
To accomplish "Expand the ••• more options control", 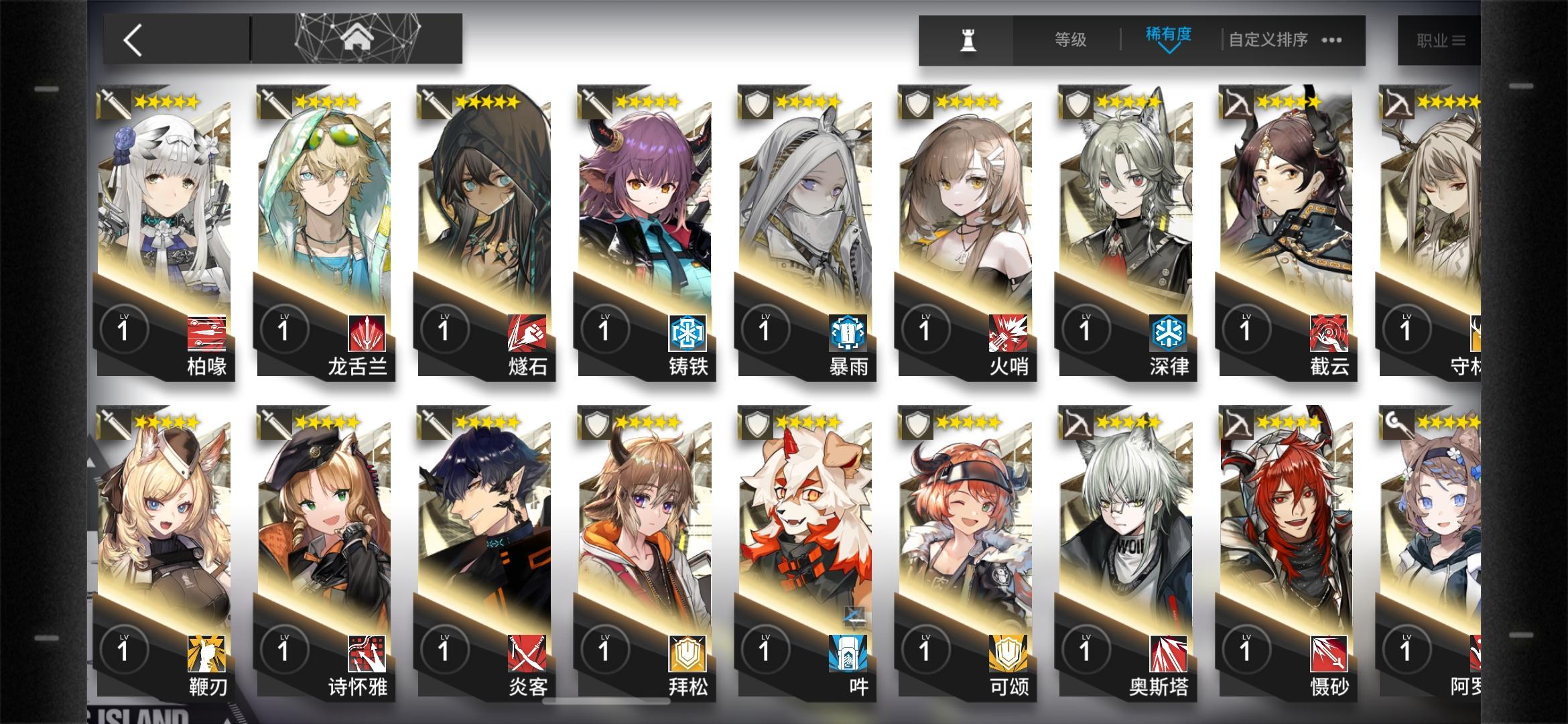I will pyautogui.click(x=1331, y=41).
